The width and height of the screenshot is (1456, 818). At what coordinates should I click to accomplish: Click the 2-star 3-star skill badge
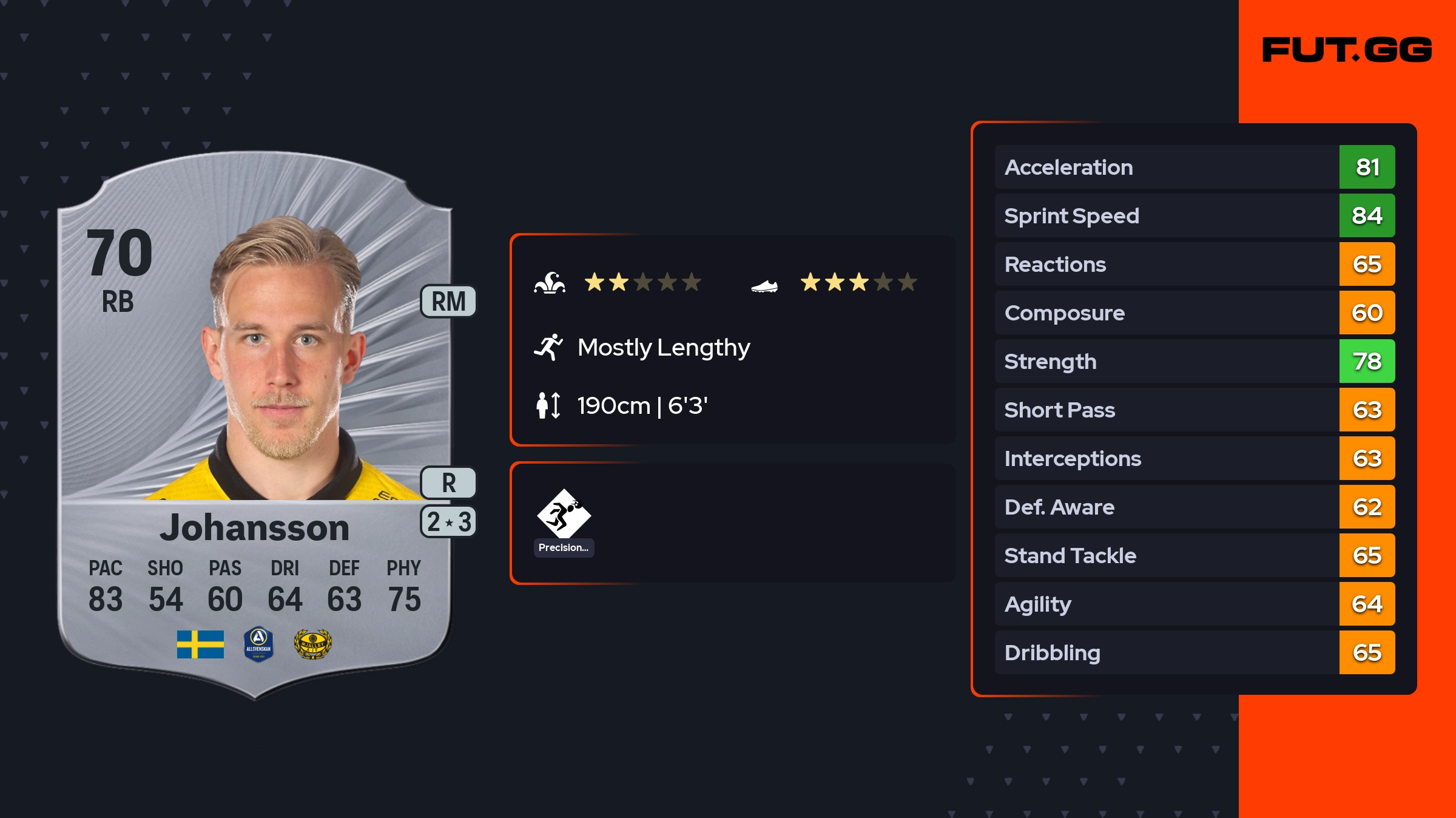point(448,522)
